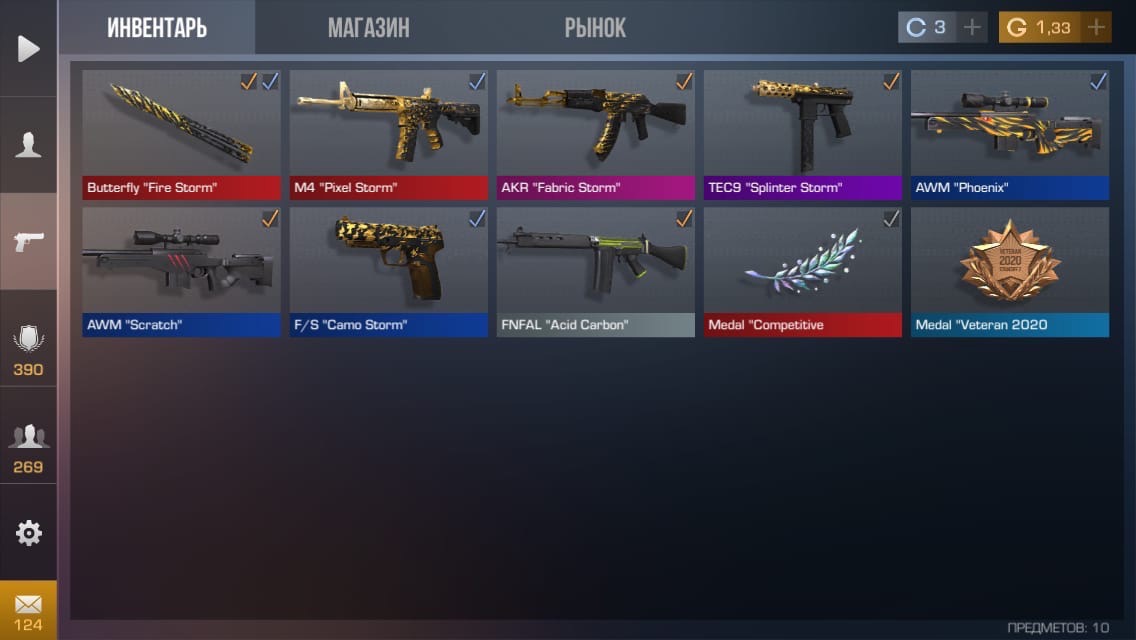
Task: Add more gold with plus button
Action: [1096, 28]
